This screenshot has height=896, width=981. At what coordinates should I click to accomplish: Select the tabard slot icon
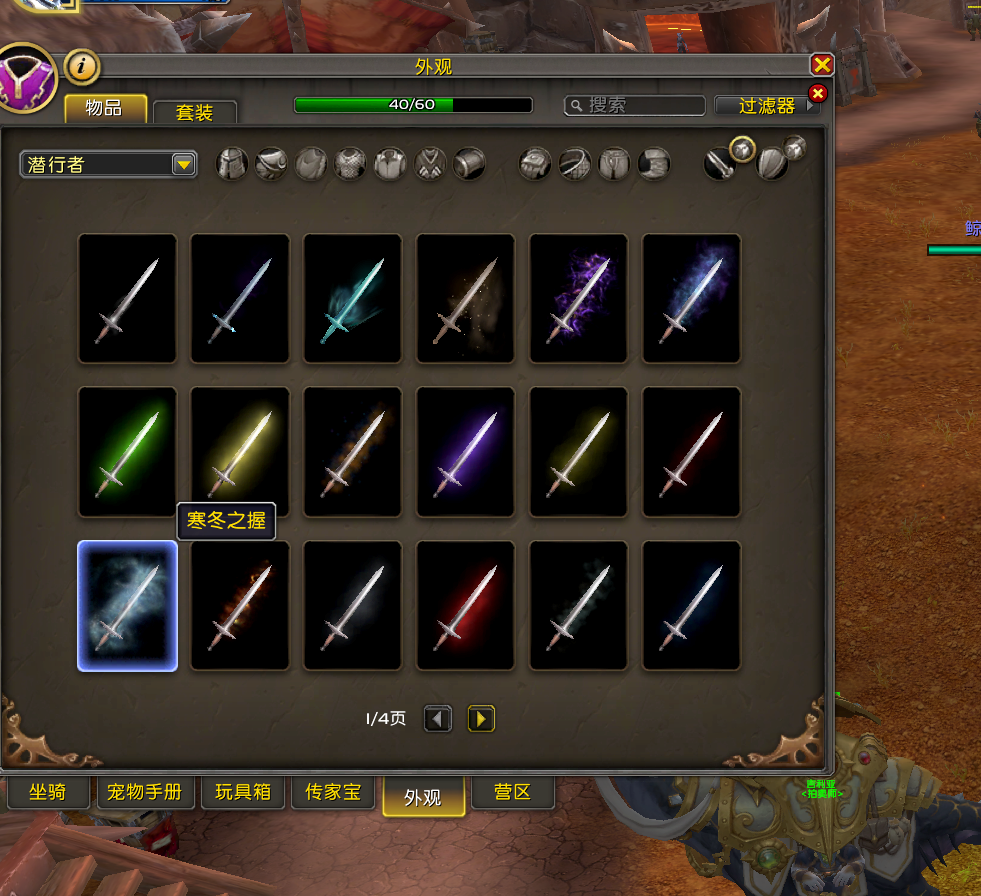click(x=430, y=164)
